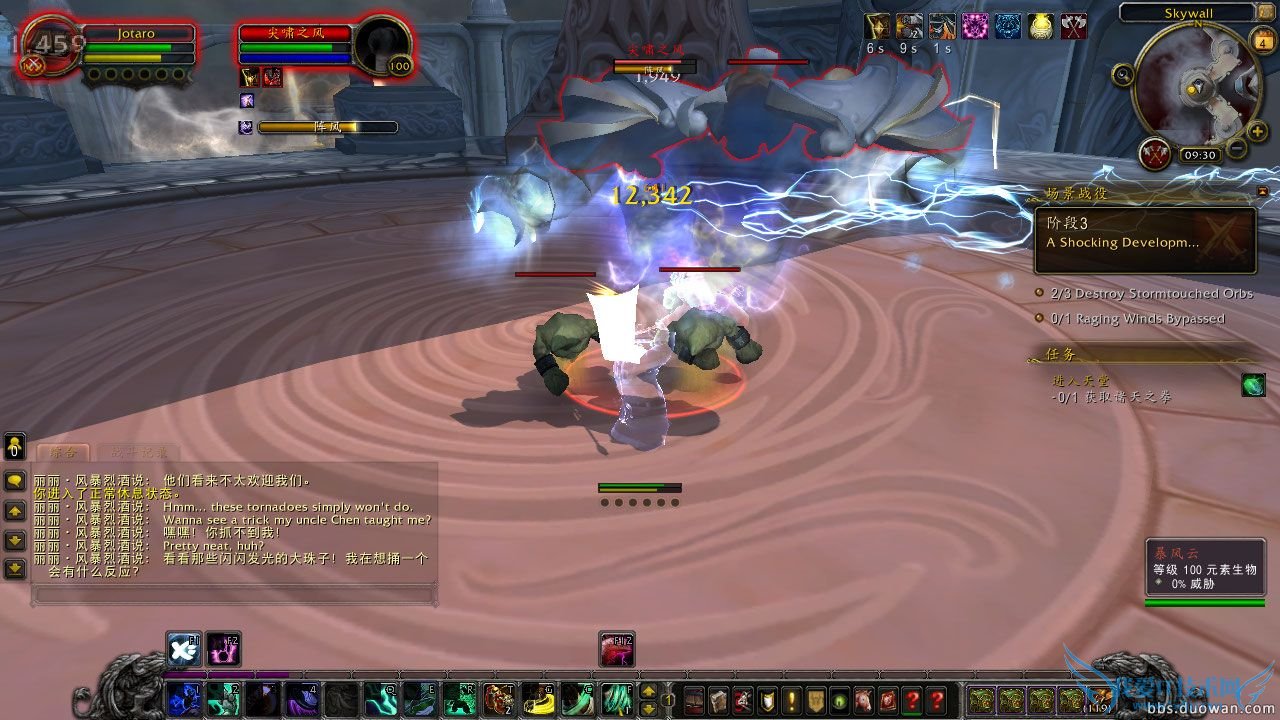Viewport: 1280px width, 720px height.
Task: Click the minimap clock showing 09:30
Action: (1200, 154)
